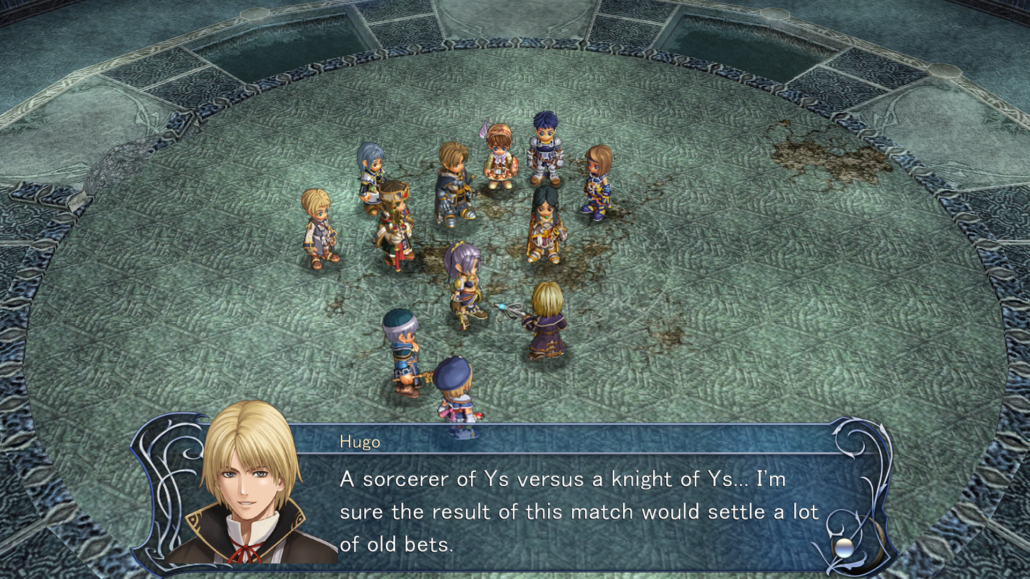Image resolution: width=1030 pixels, height=579 pixels.
Task: Continue Hugo's dialogue text box
Action: (x=578, y=512)
